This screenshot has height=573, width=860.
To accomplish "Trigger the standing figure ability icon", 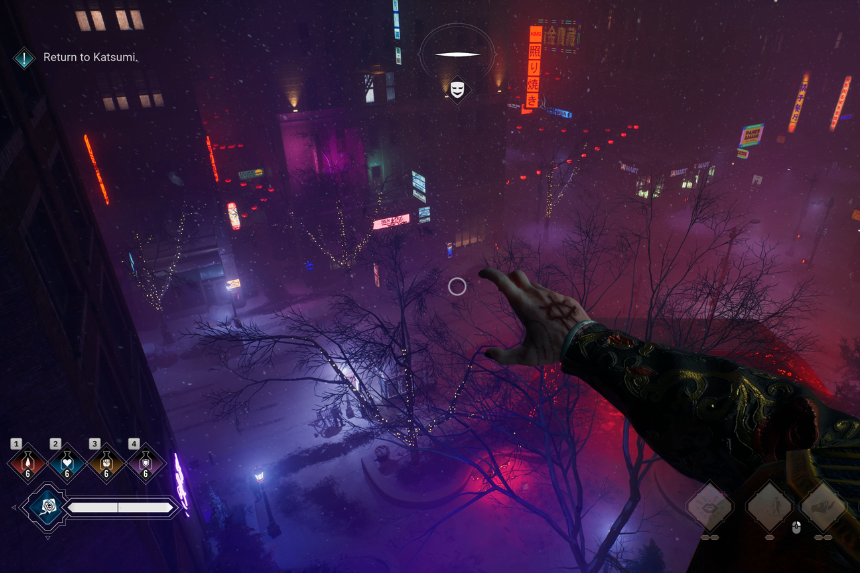I will pos(769,506).
